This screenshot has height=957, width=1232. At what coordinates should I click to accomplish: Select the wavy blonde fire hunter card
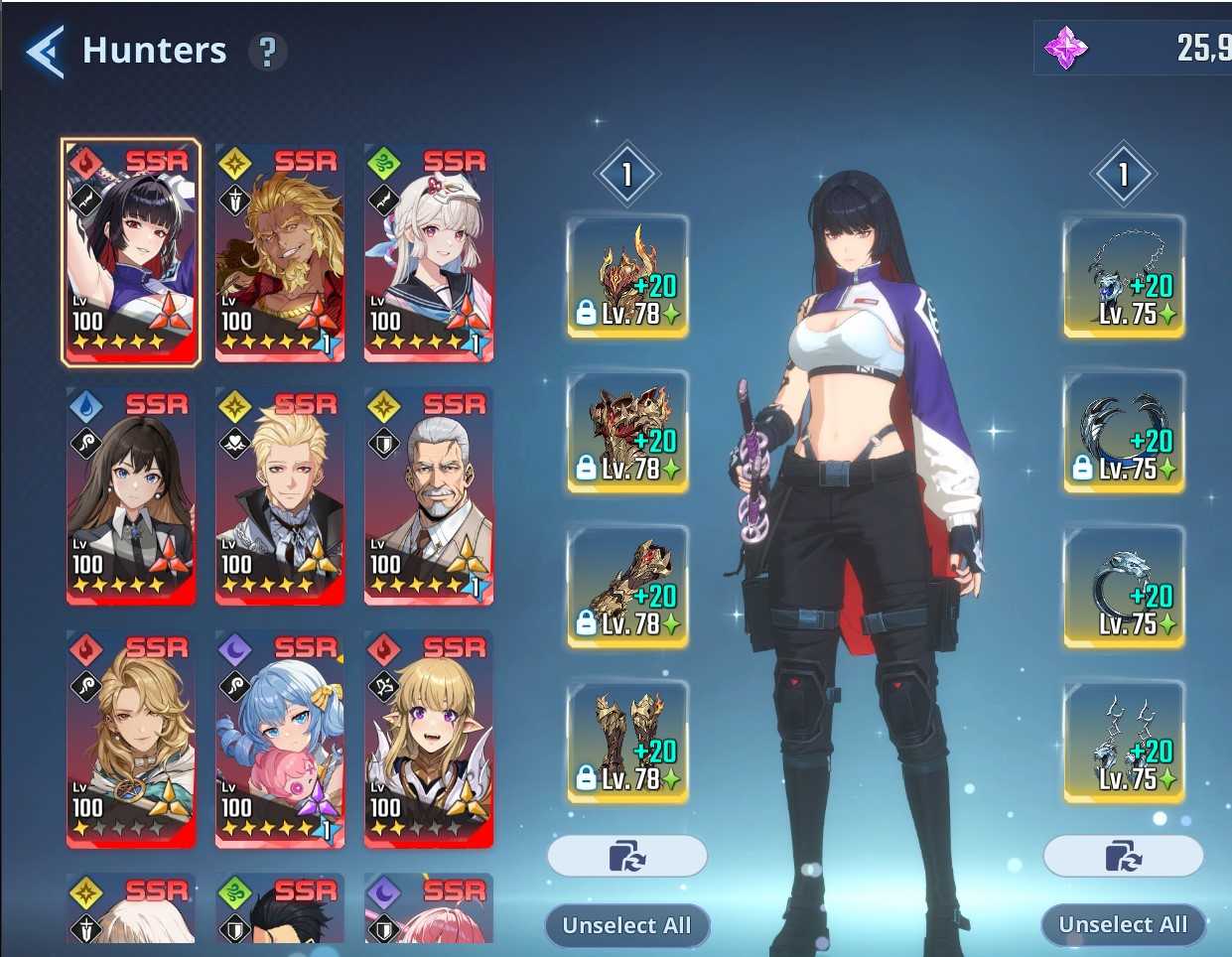131,739
